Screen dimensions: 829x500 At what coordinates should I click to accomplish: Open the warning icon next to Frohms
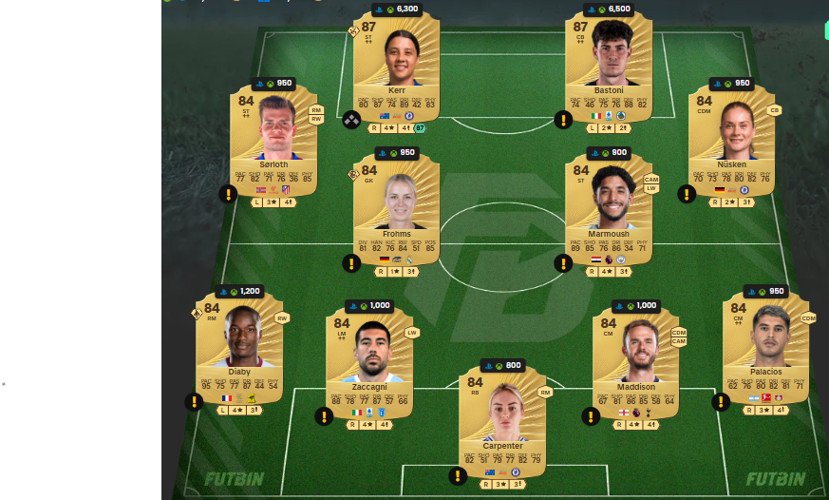[x=351, y=264]
